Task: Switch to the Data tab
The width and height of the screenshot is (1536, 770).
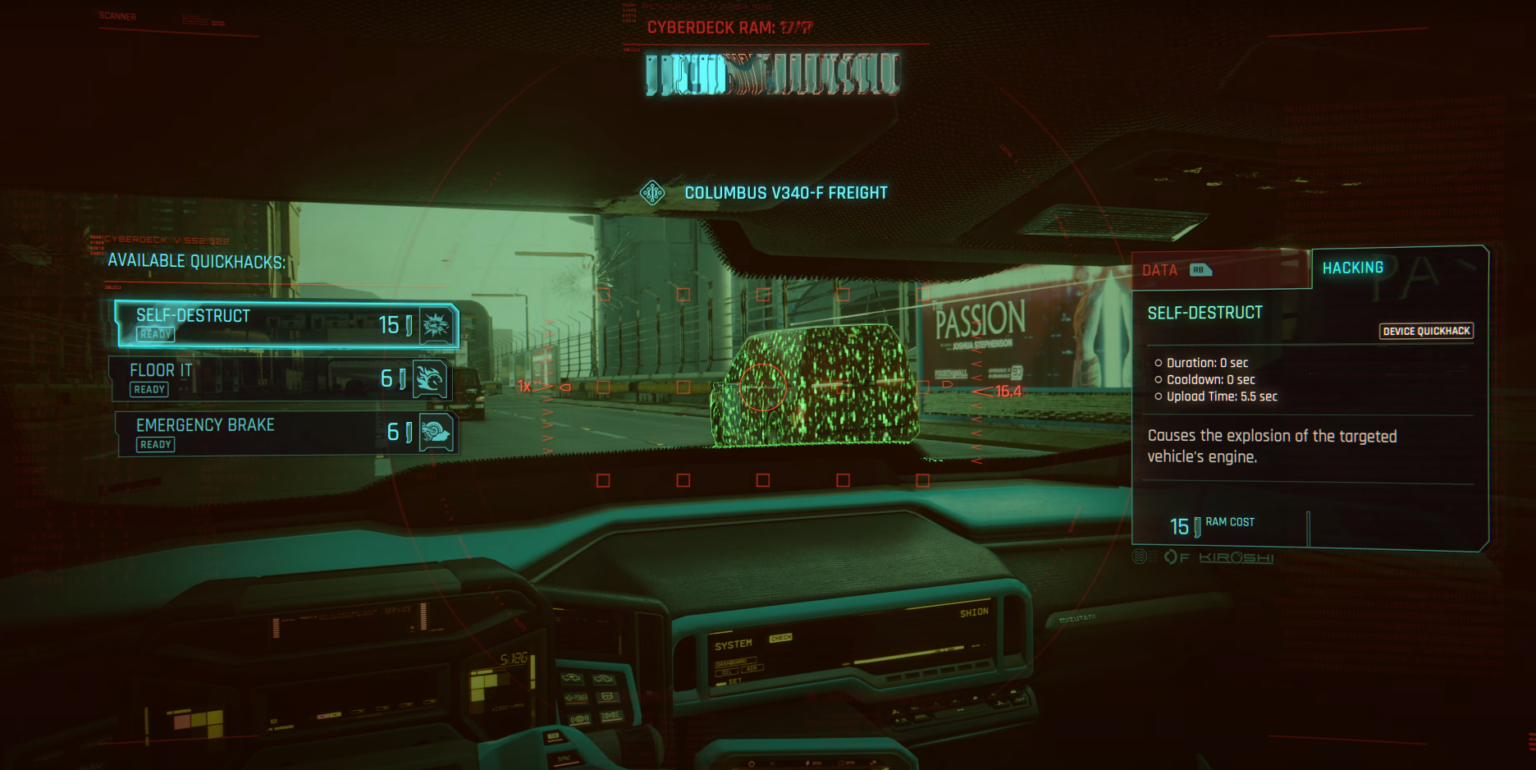Action: 1218,270
